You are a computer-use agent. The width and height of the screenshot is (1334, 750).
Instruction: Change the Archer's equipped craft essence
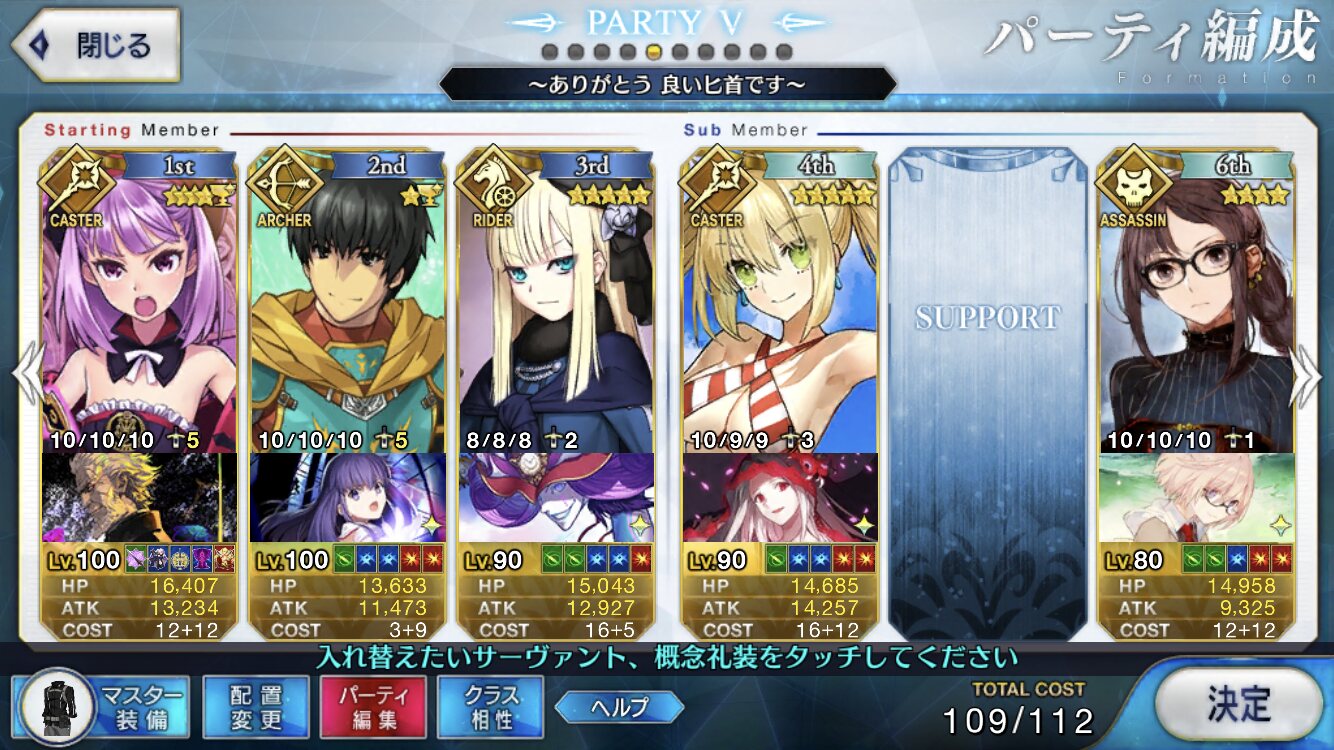tap(348, 497)
